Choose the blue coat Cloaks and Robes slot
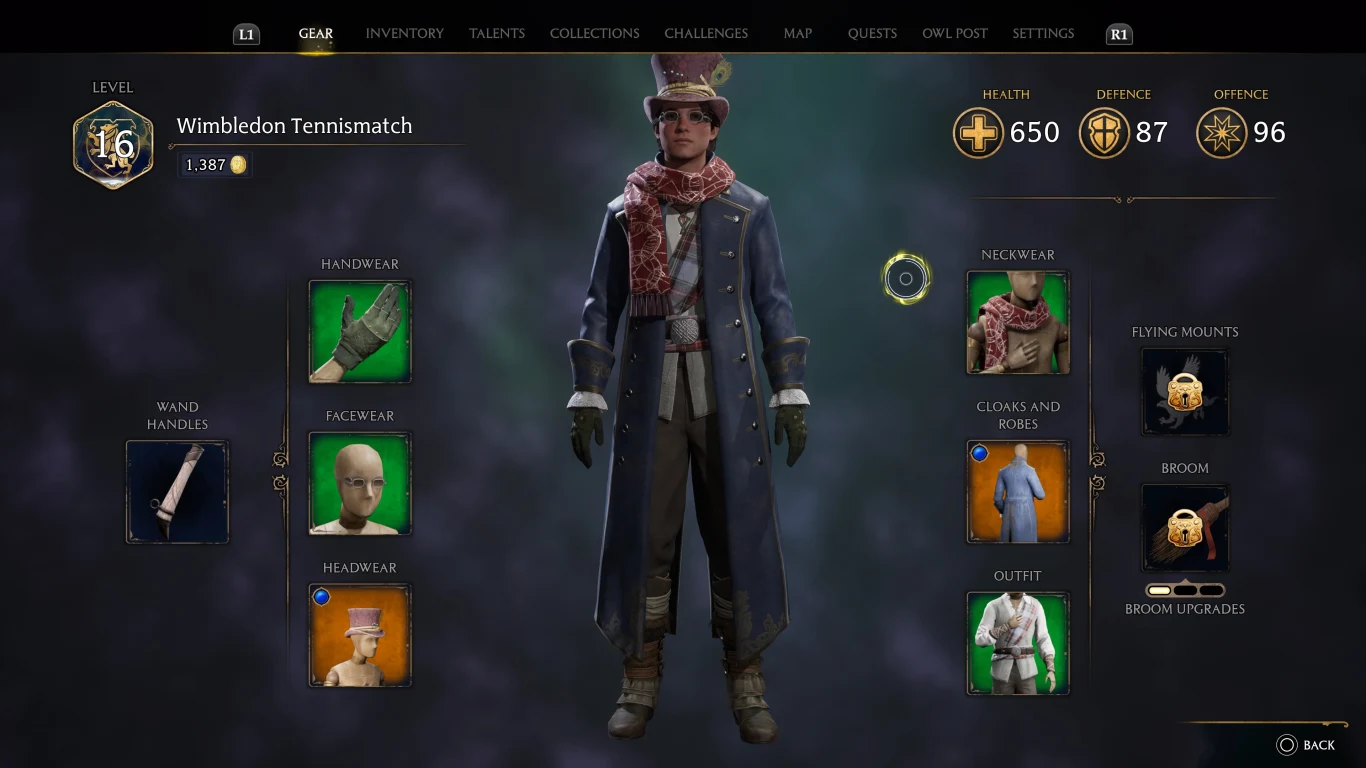 [x=1018, y=492]
